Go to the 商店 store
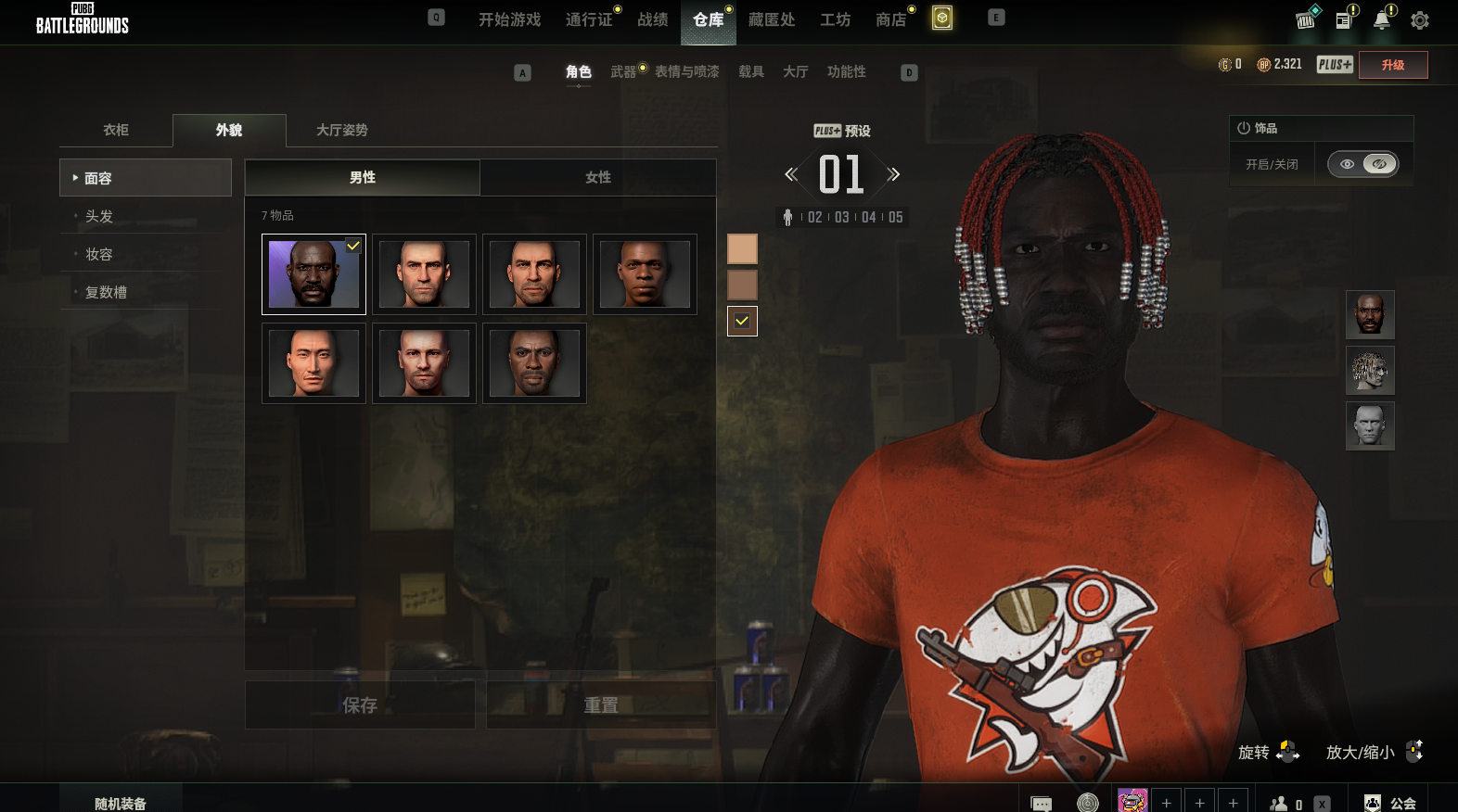 point(890,19)
